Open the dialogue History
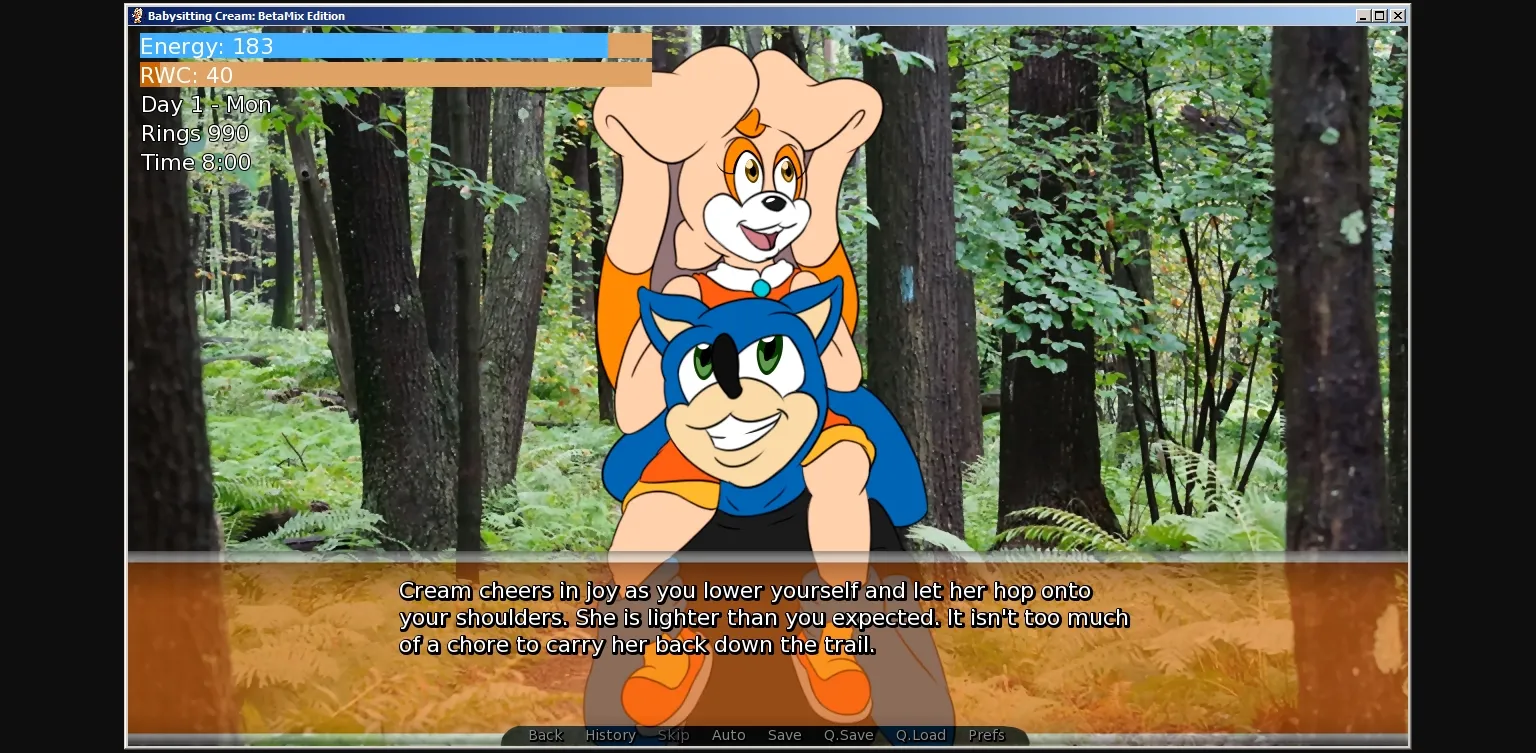Image resolution: width=1536 pixels, height=753 pixels. pyautogui.click(x=610, y=735)
